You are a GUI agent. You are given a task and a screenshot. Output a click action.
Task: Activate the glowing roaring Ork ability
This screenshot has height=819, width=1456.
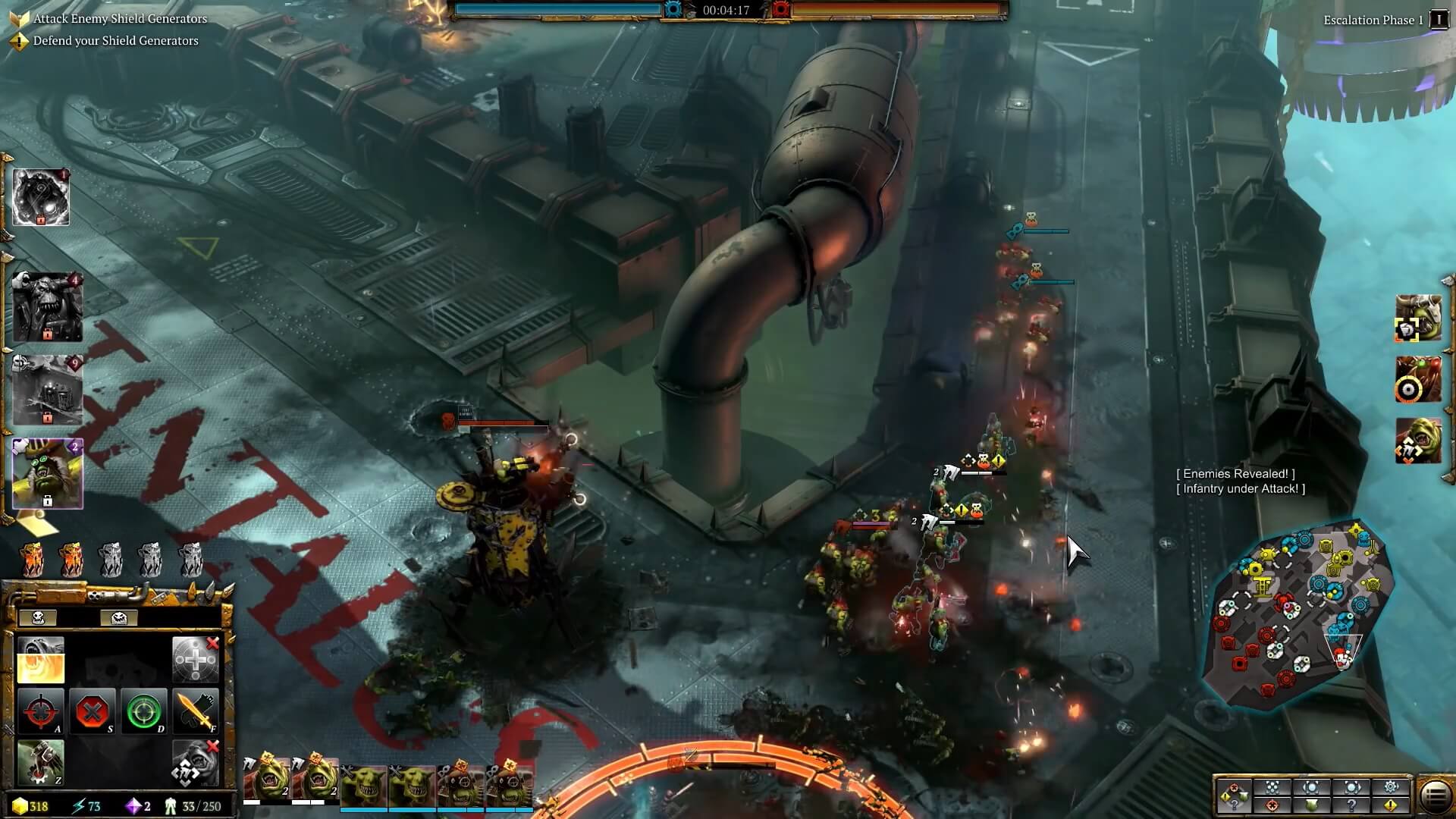(x=41, y=661)
